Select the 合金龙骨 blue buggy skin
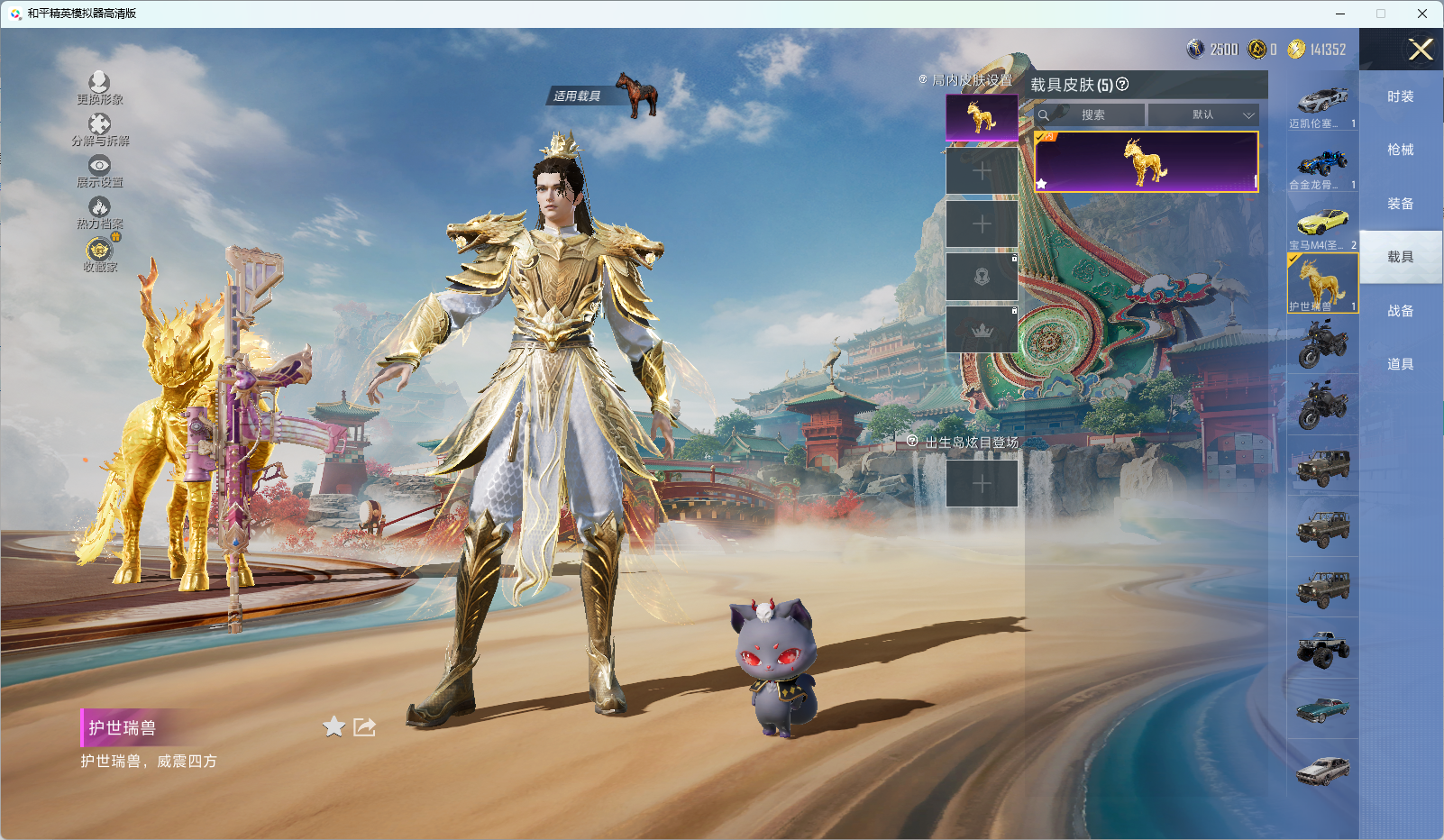 1322,168
